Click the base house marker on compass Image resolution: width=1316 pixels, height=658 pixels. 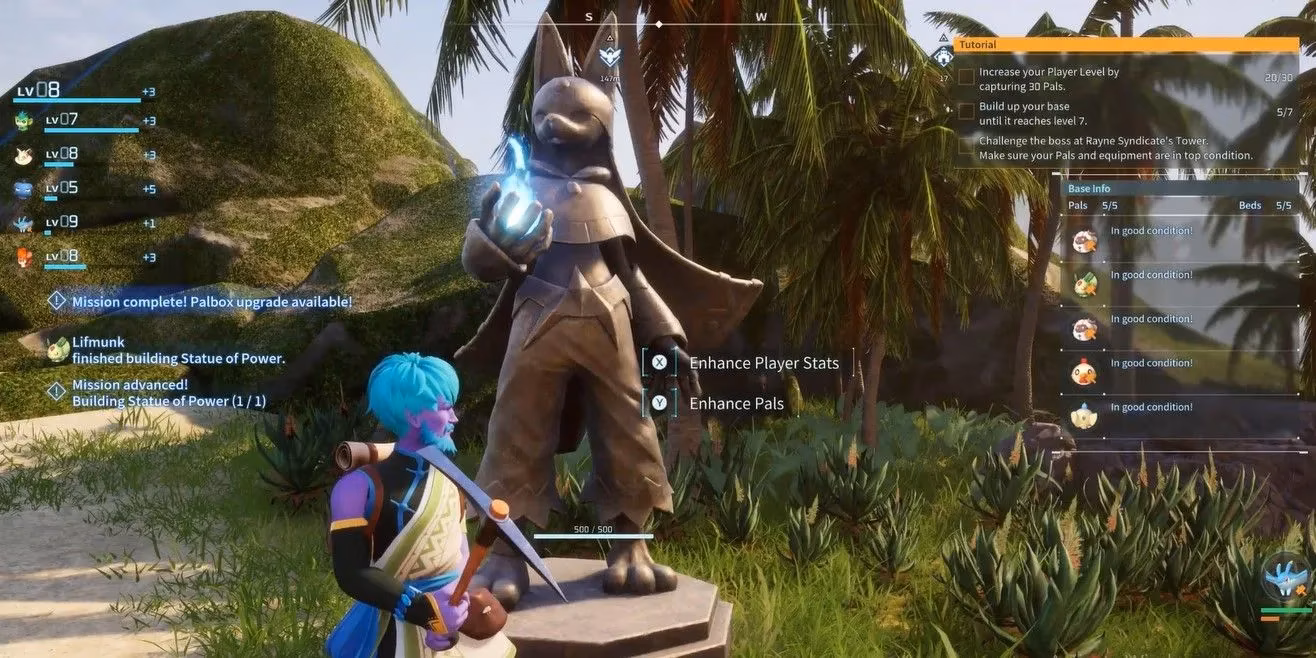942,57
